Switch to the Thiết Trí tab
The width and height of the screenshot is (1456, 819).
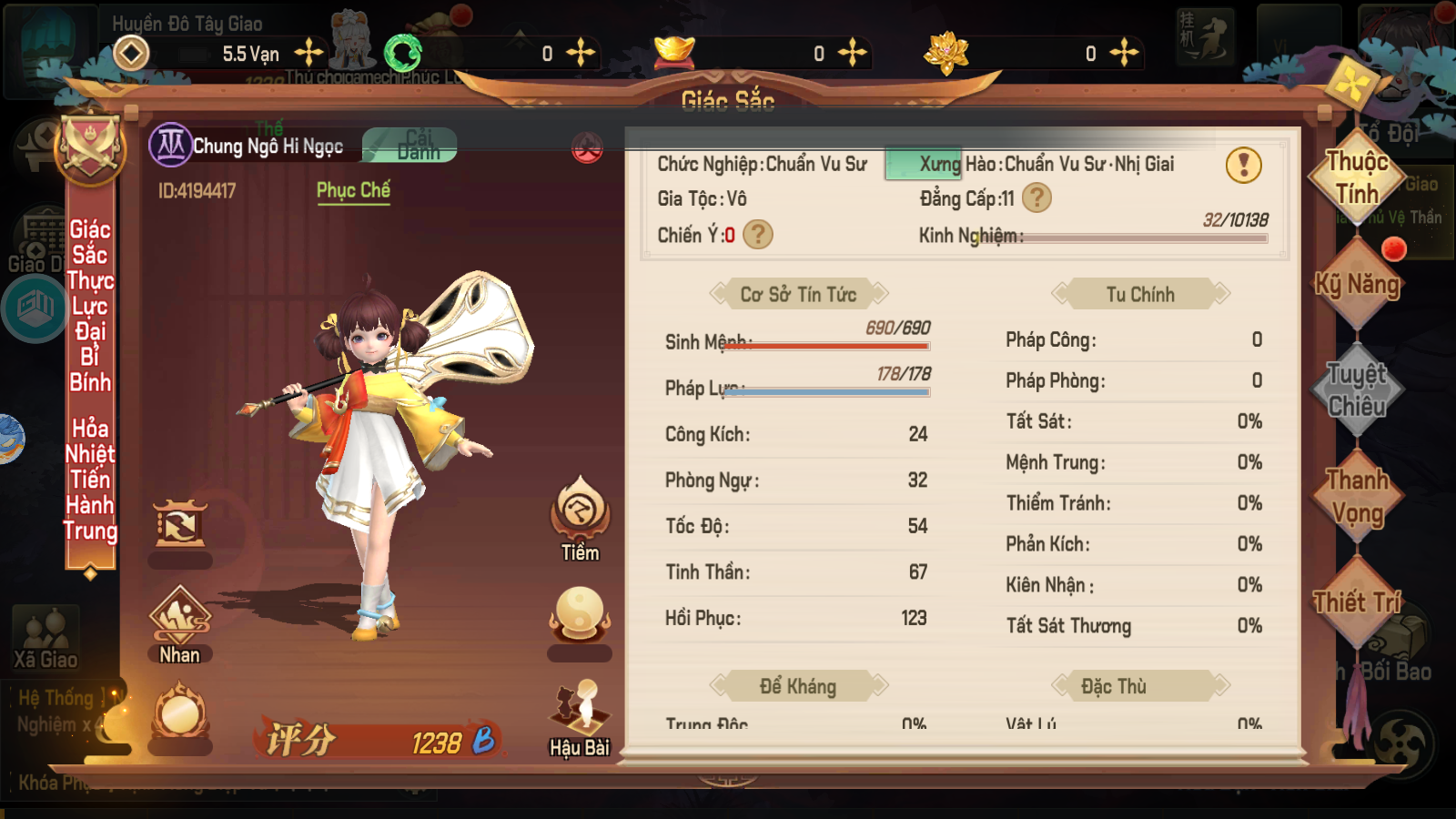1357,602
